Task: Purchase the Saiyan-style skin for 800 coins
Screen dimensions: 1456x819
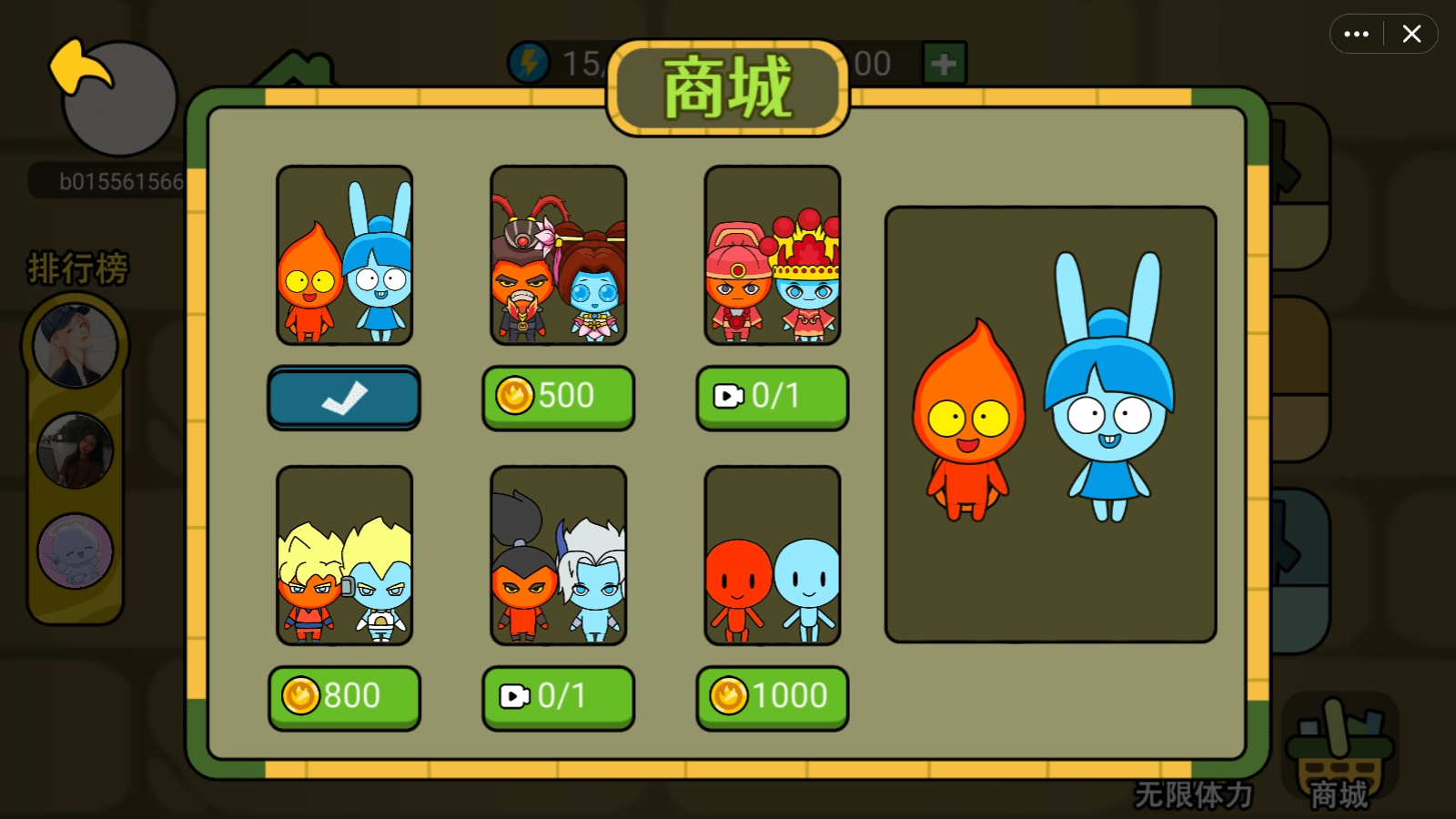Action: 344,696
